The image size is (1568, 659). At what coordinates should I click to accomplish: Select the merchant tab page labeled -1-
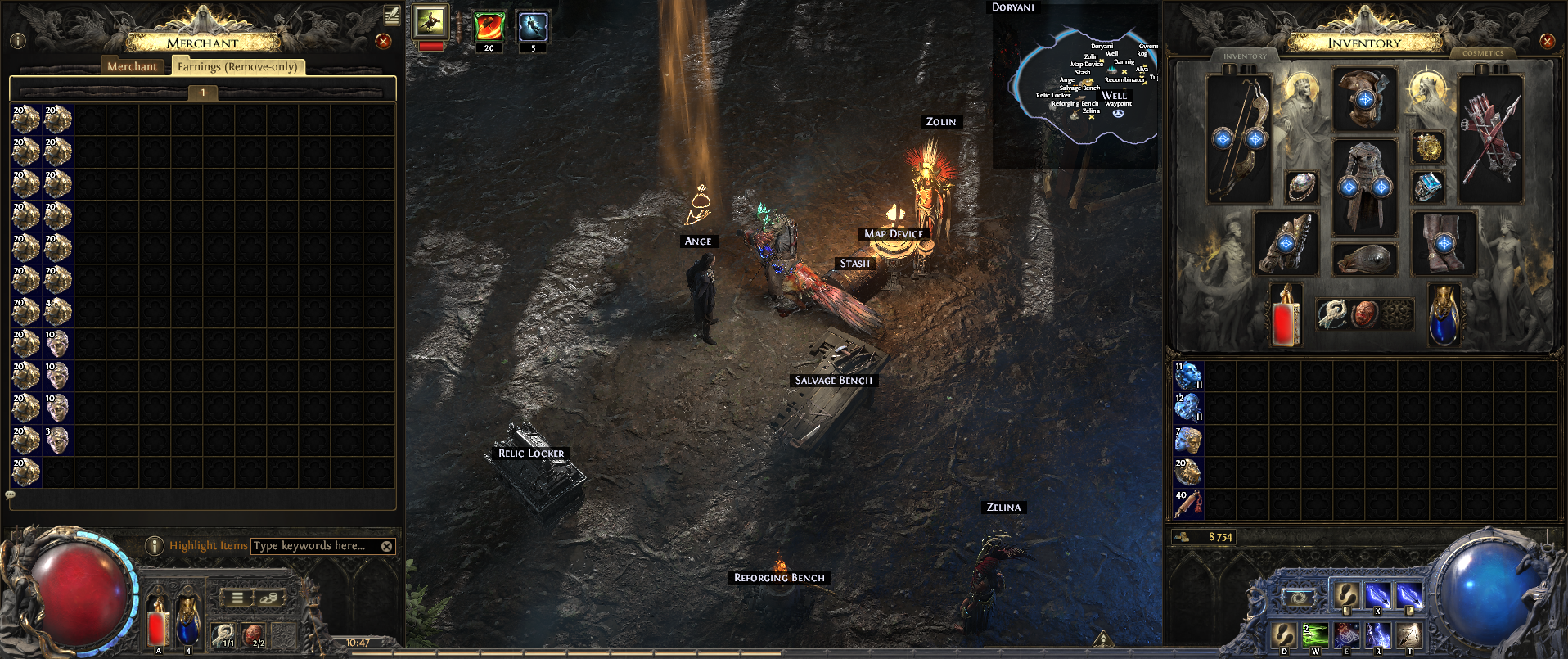(x=202, y=93)
